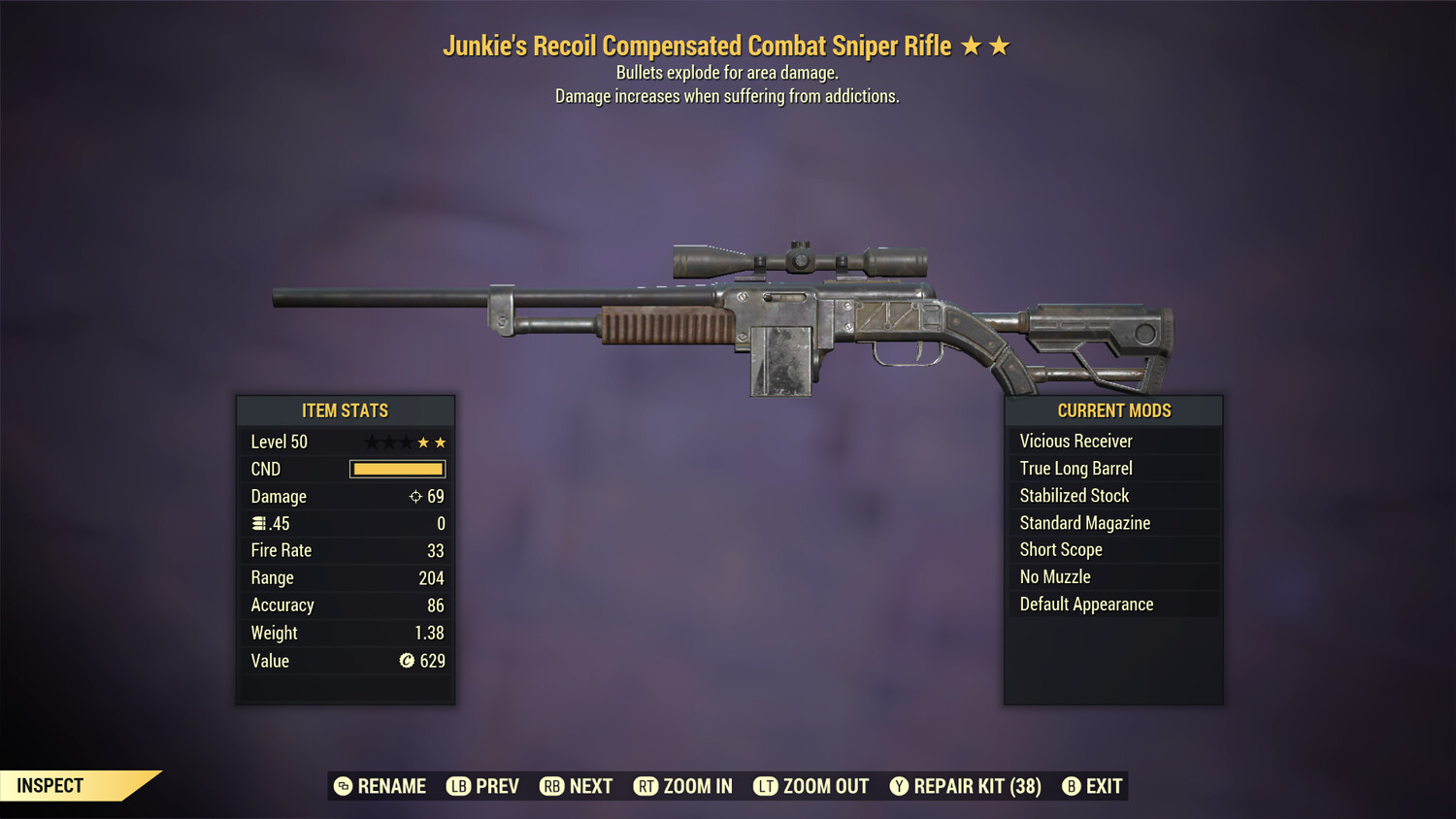Click the ITEM STATS panel header
This screenshot has height=819, width=1456.
[346, 410]
